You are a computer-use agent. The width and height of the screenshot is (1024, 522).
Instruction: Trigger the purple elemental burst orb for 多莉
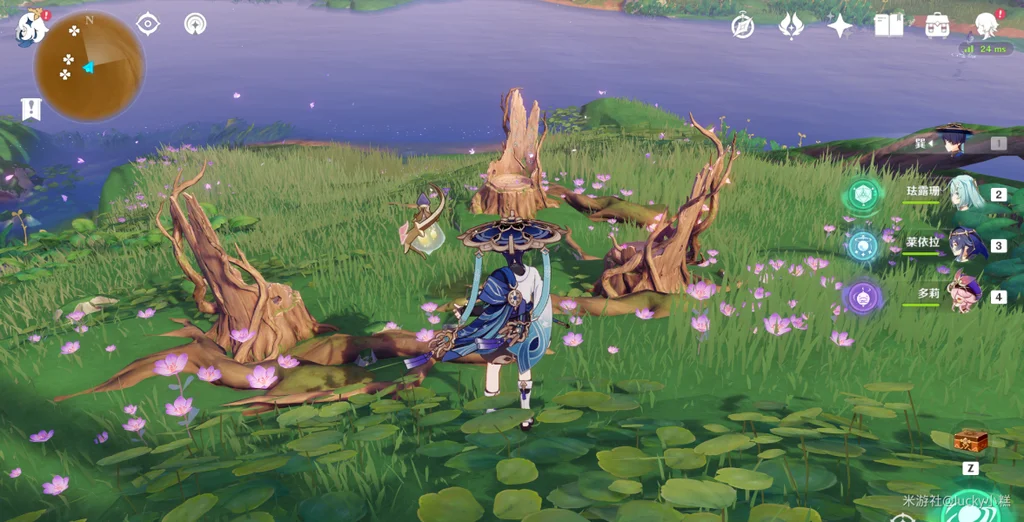coord(862,296)
